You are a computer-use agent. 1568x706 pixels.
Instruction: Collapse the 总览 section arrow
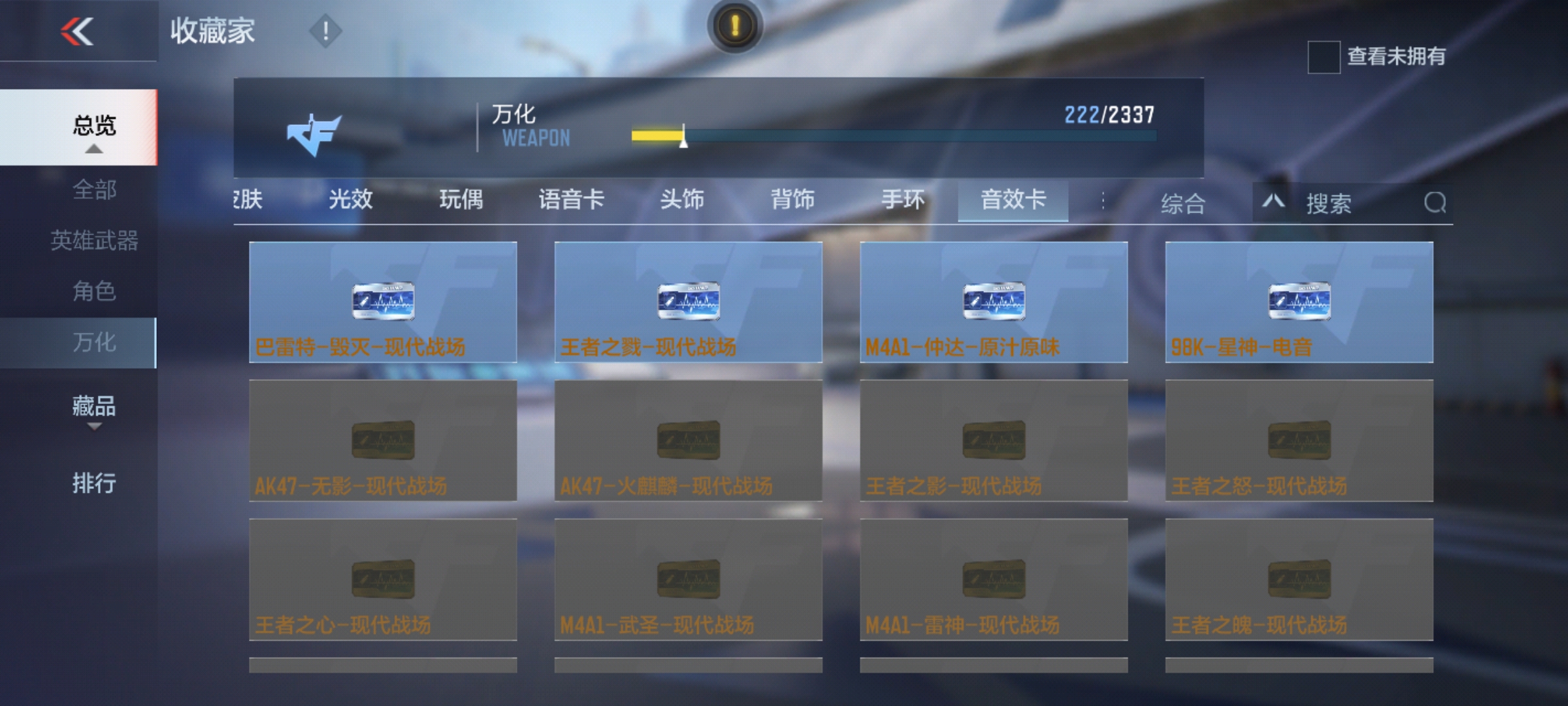click(95, 149)
